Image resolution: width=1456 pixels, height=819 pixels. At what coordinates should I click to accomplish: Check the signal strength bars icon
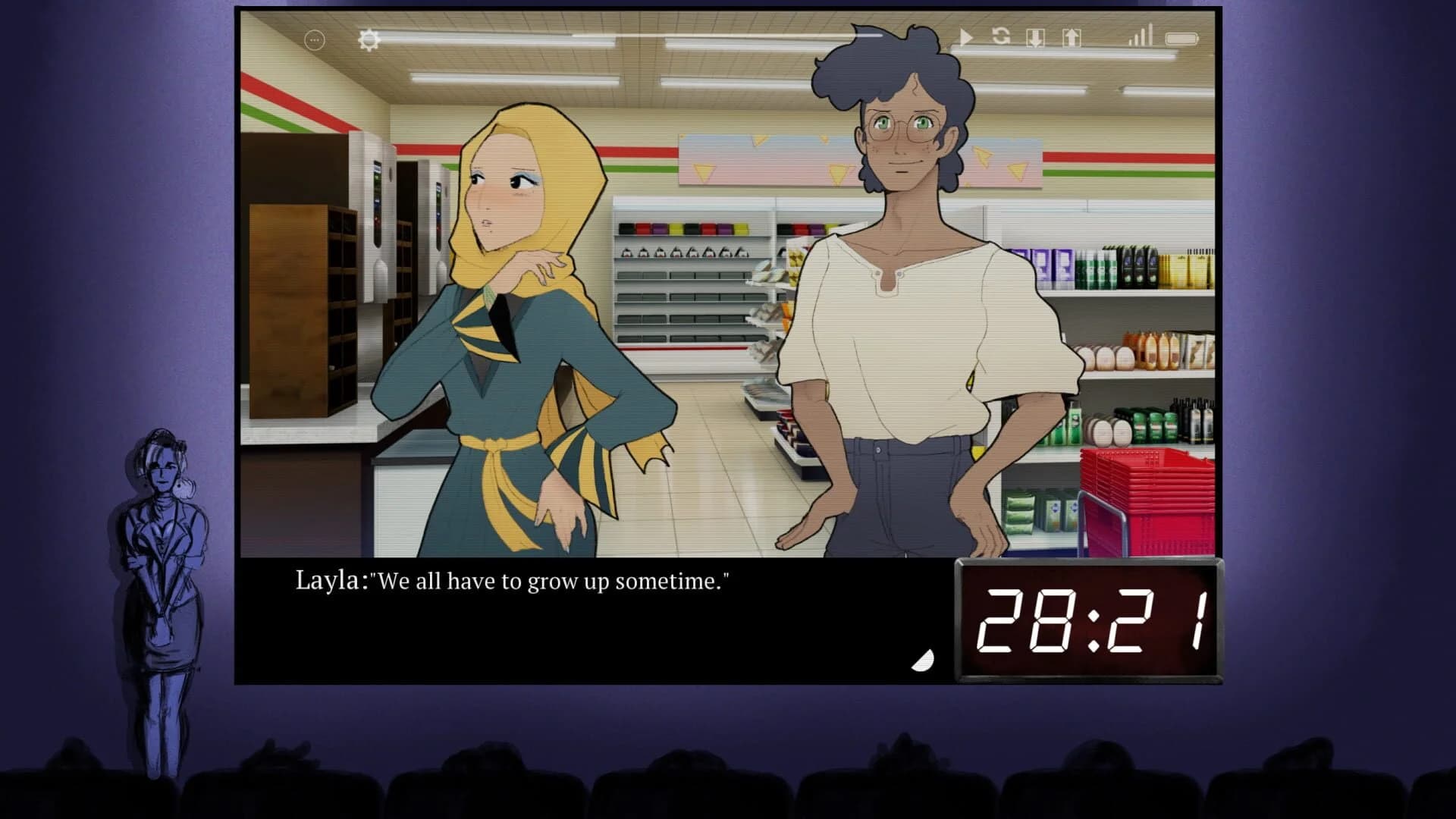[x=1141, y=36]
